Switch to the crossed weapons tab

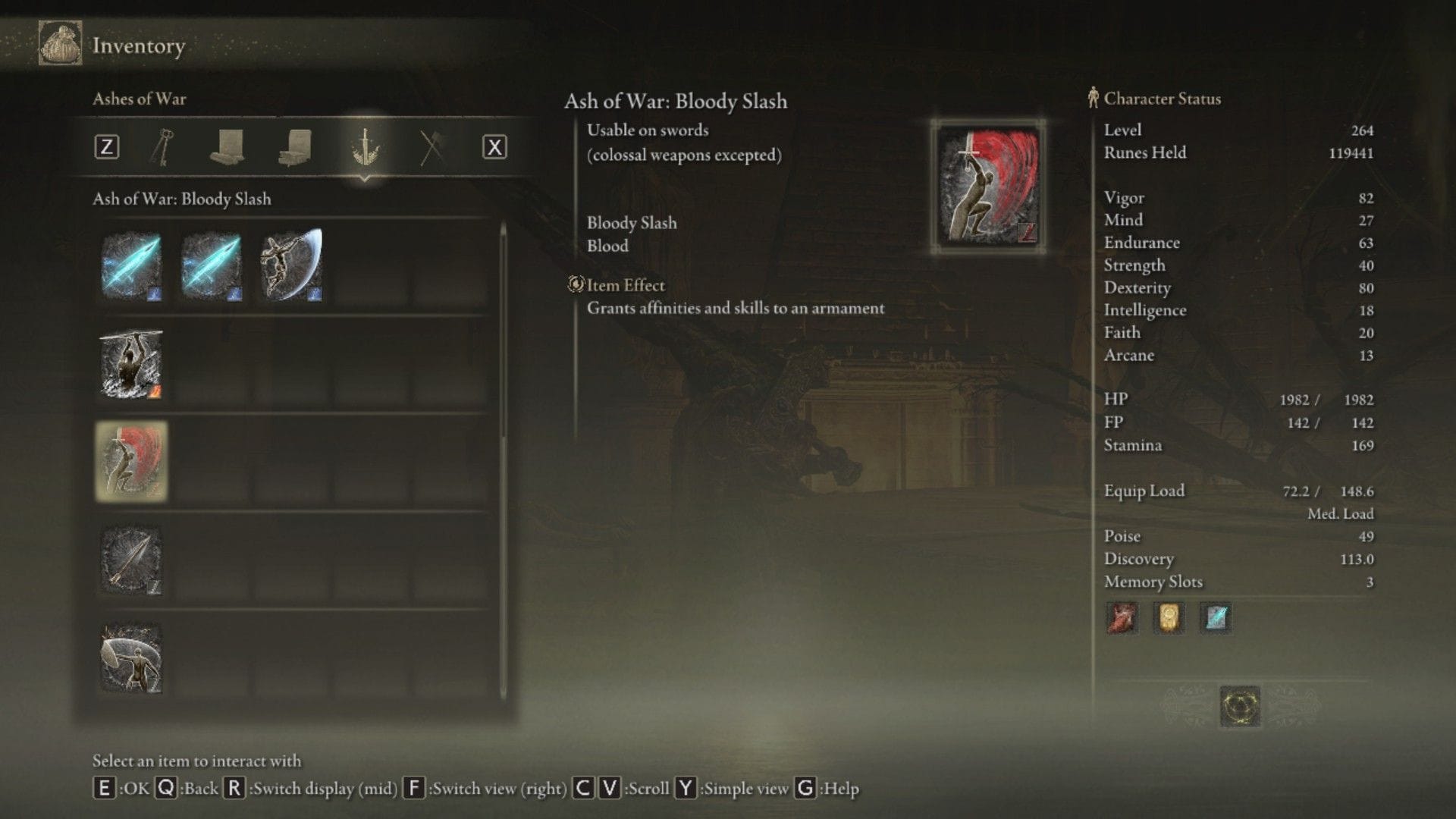point(431,146)
